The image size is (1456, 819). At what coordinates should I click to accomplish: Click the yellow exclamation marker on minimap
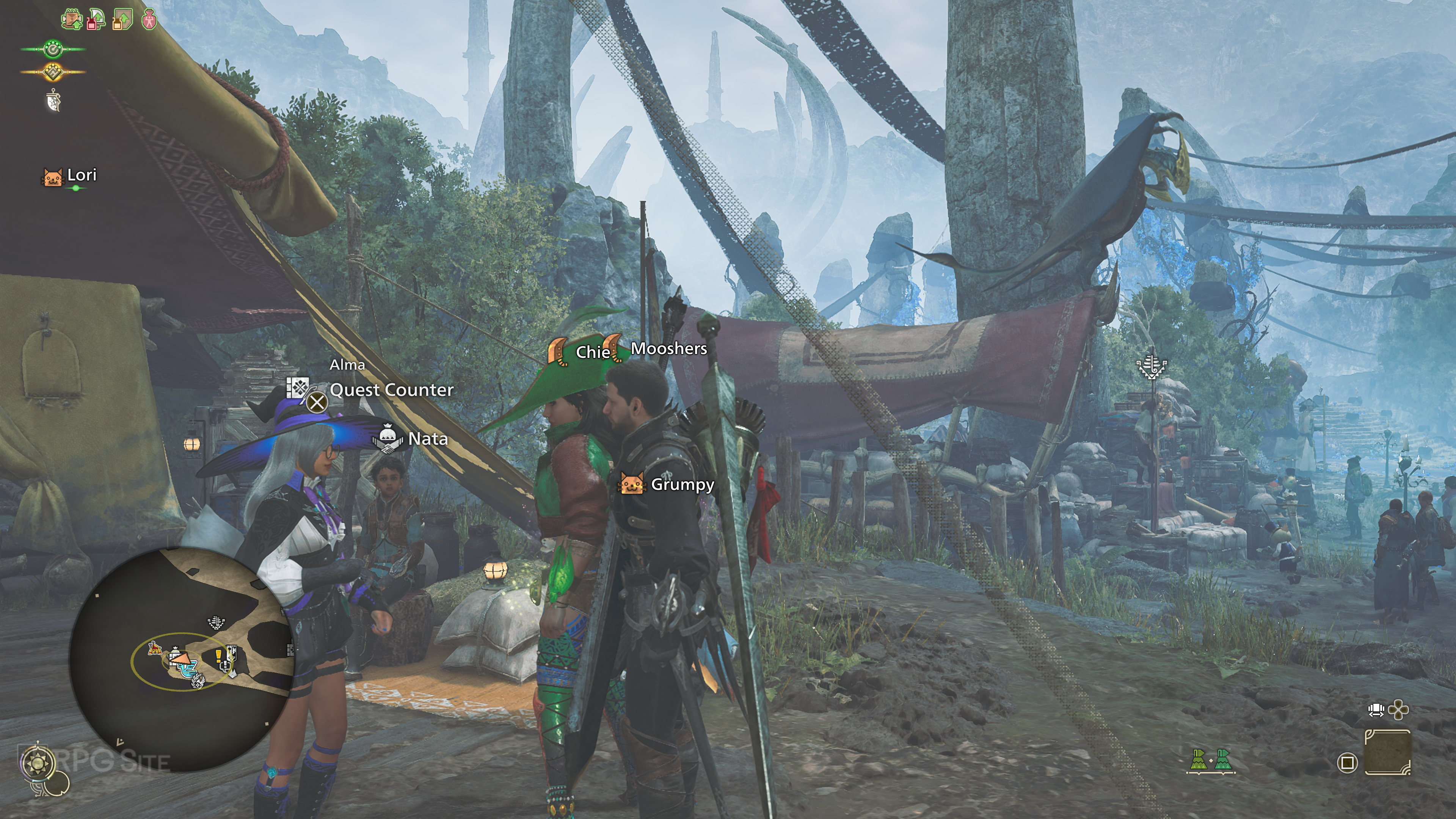[219, 656]
